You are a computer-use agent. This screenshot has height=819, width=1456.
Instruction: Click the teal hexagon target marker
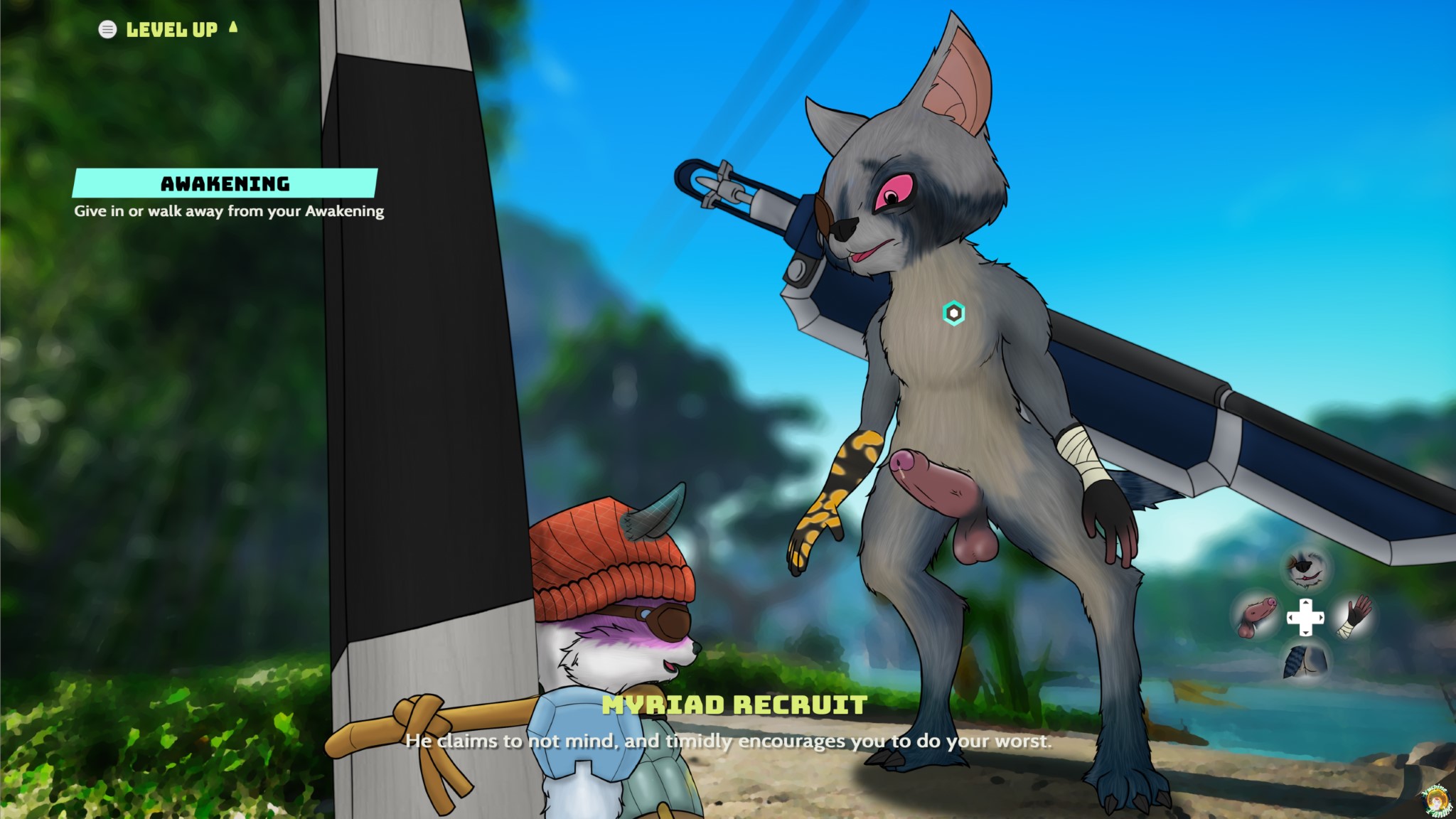click(953, 313)
